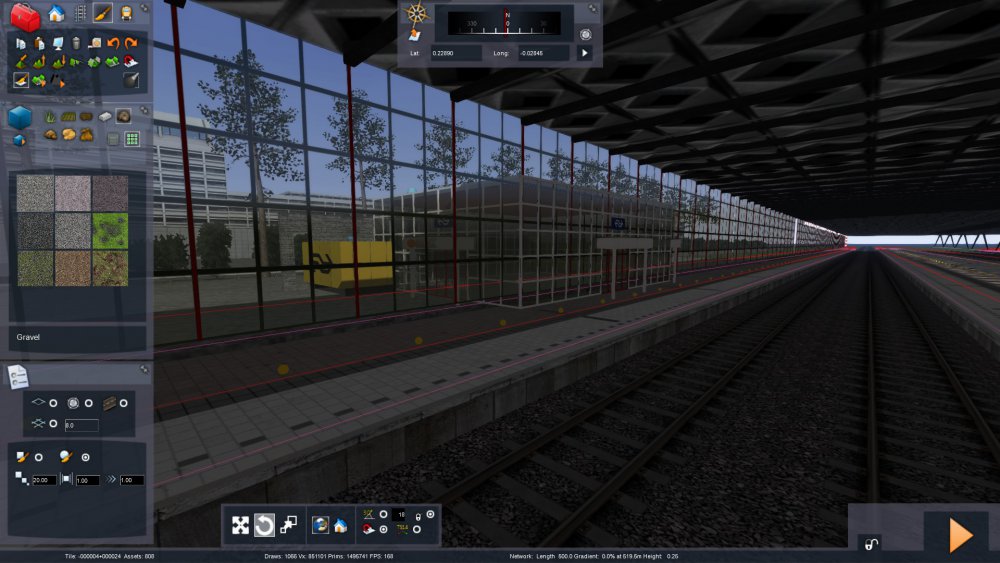Switch to the object tools house tab
This screenshot has width=1000, height=563.
(56, 13)
